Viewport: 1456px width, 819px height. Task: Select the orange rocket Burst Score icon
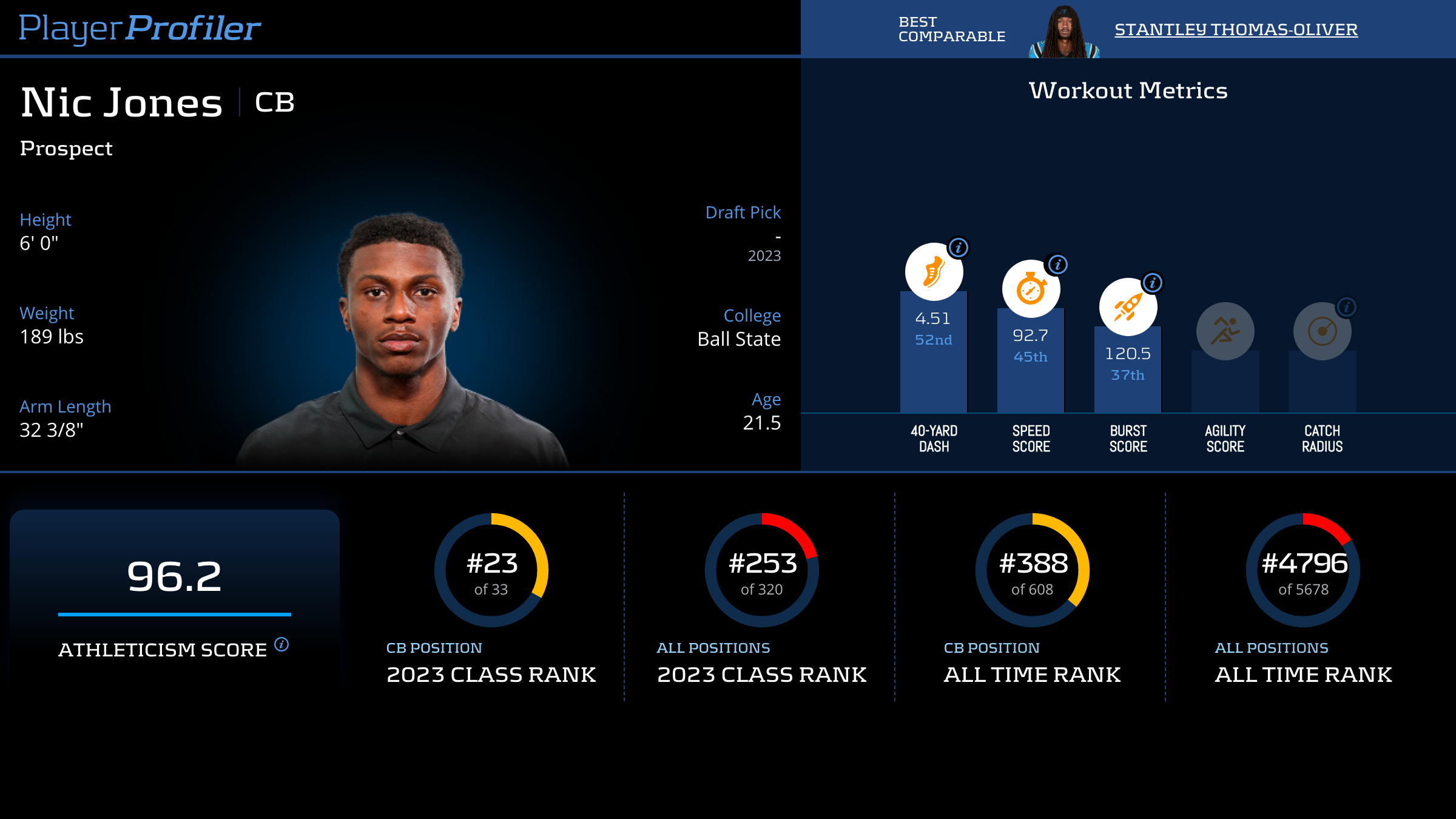1127,308
